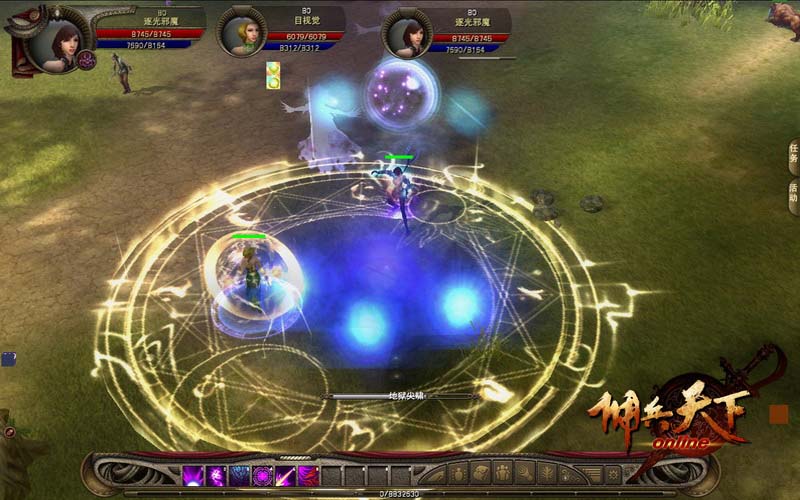Click the purple swirl icon beside player portrait
The width and height of the screenshot is (800, 500).
pyautogui.click(x=87, y=60)
